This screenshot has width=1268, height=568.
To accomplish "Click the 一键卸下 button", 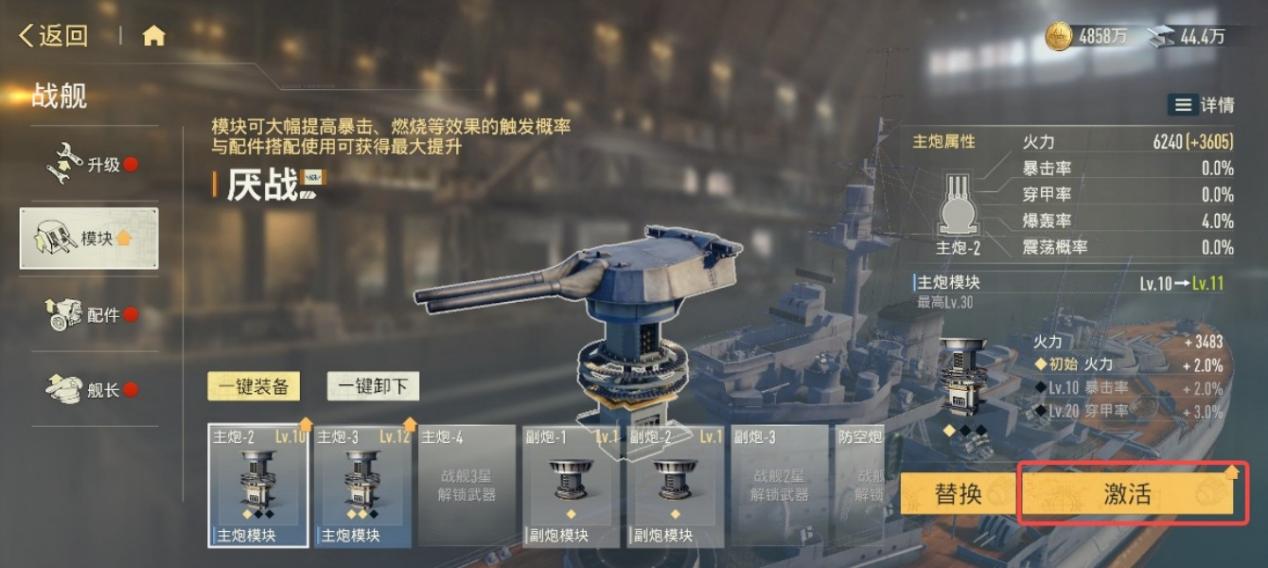I will [373, 386].
